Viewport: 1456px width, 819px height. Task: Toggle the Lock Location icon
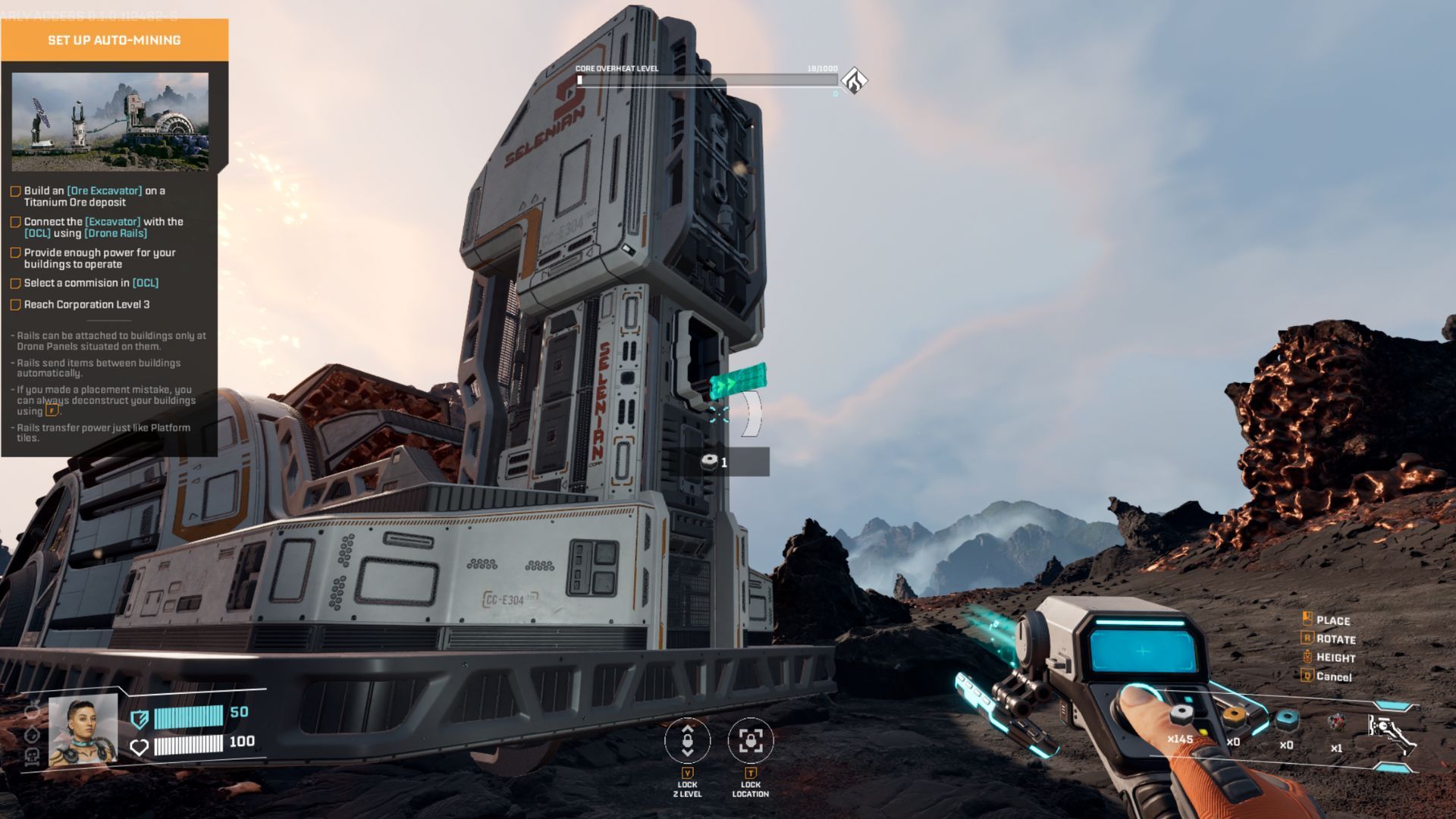point(751,740)
